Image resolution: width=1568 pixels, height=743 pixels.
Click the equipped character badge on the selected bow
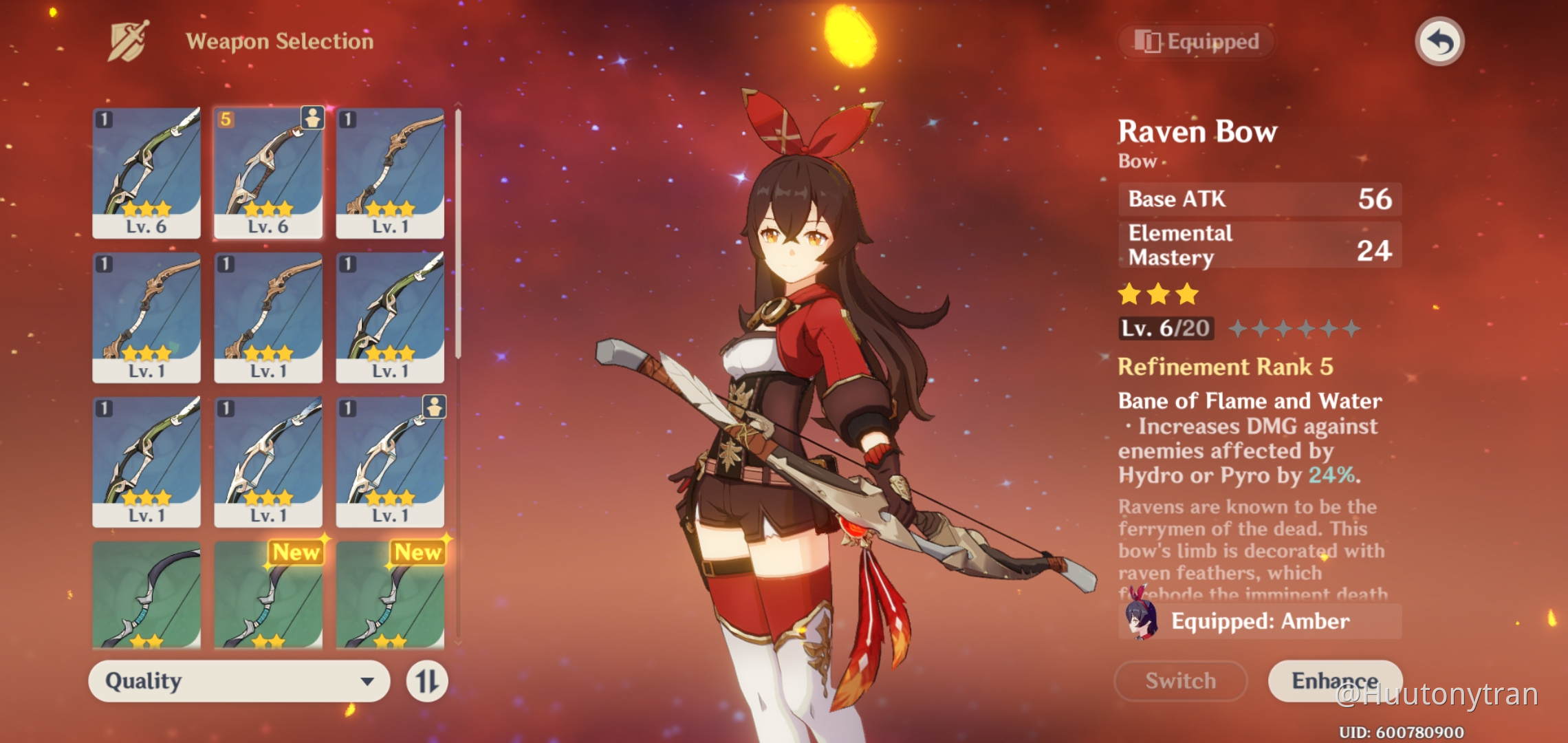[313, 117]
